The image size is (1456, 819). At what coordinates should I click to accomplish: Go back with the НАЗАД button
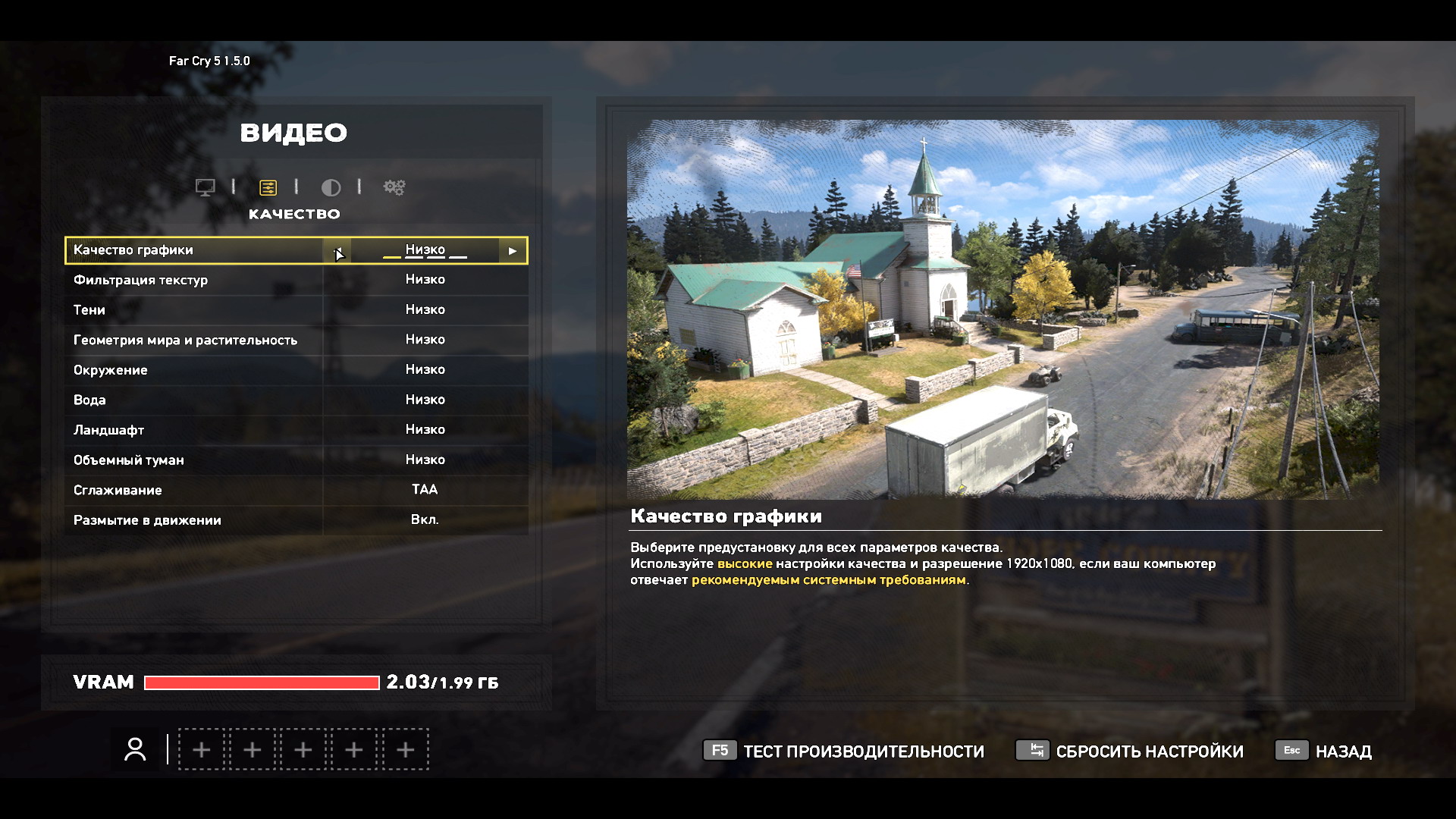(x=1324, y=752)
